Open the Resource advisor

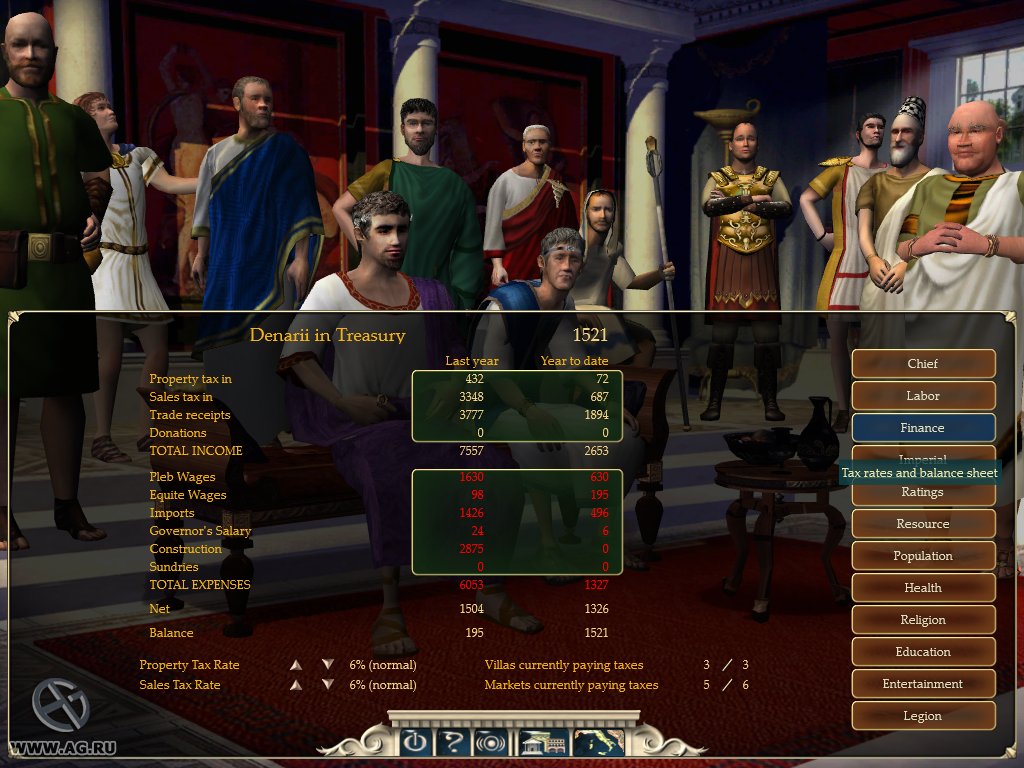(x=923, y=524)
